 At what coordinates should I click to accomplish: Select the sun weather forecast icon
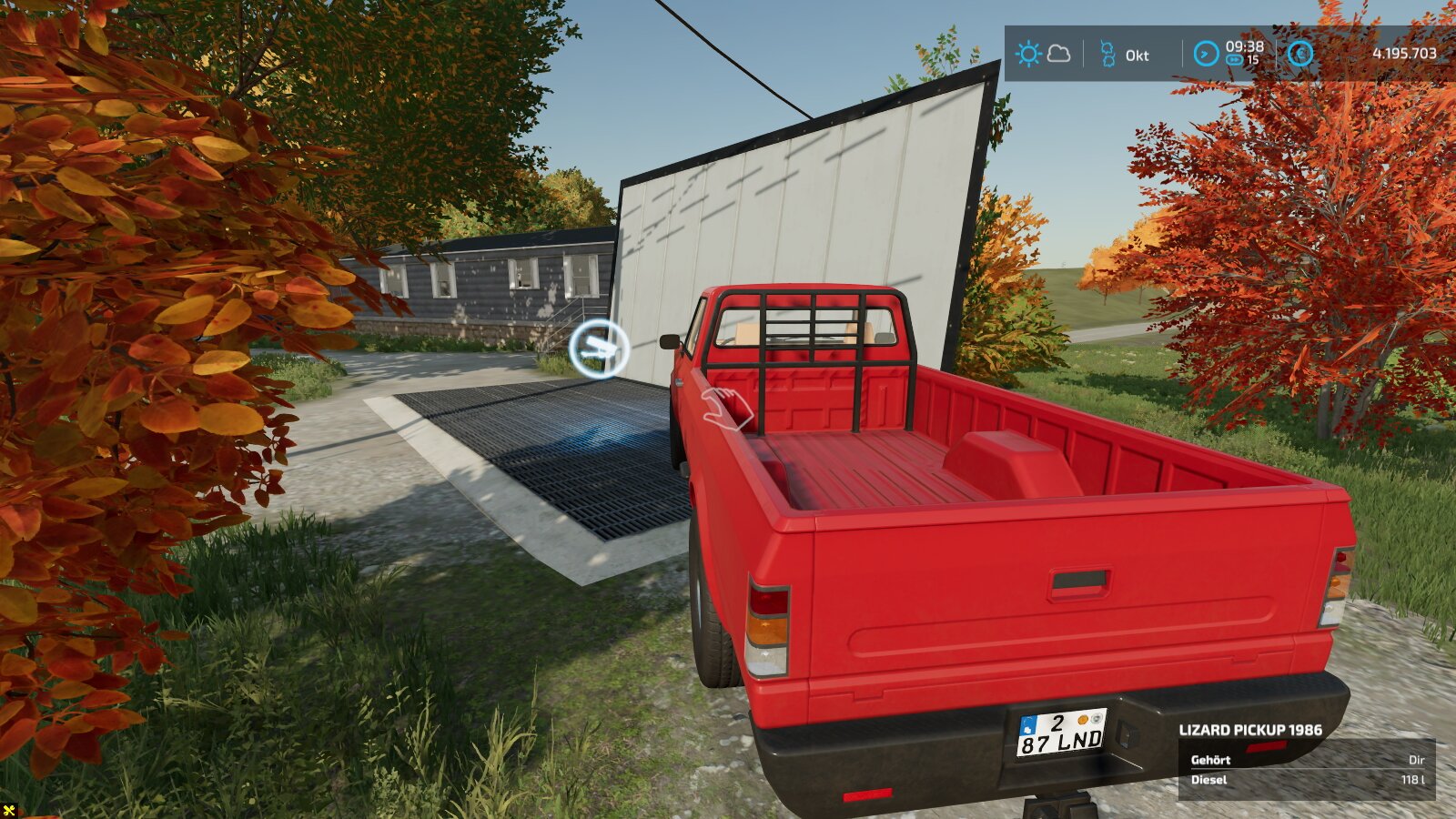tap(1028, 54)
